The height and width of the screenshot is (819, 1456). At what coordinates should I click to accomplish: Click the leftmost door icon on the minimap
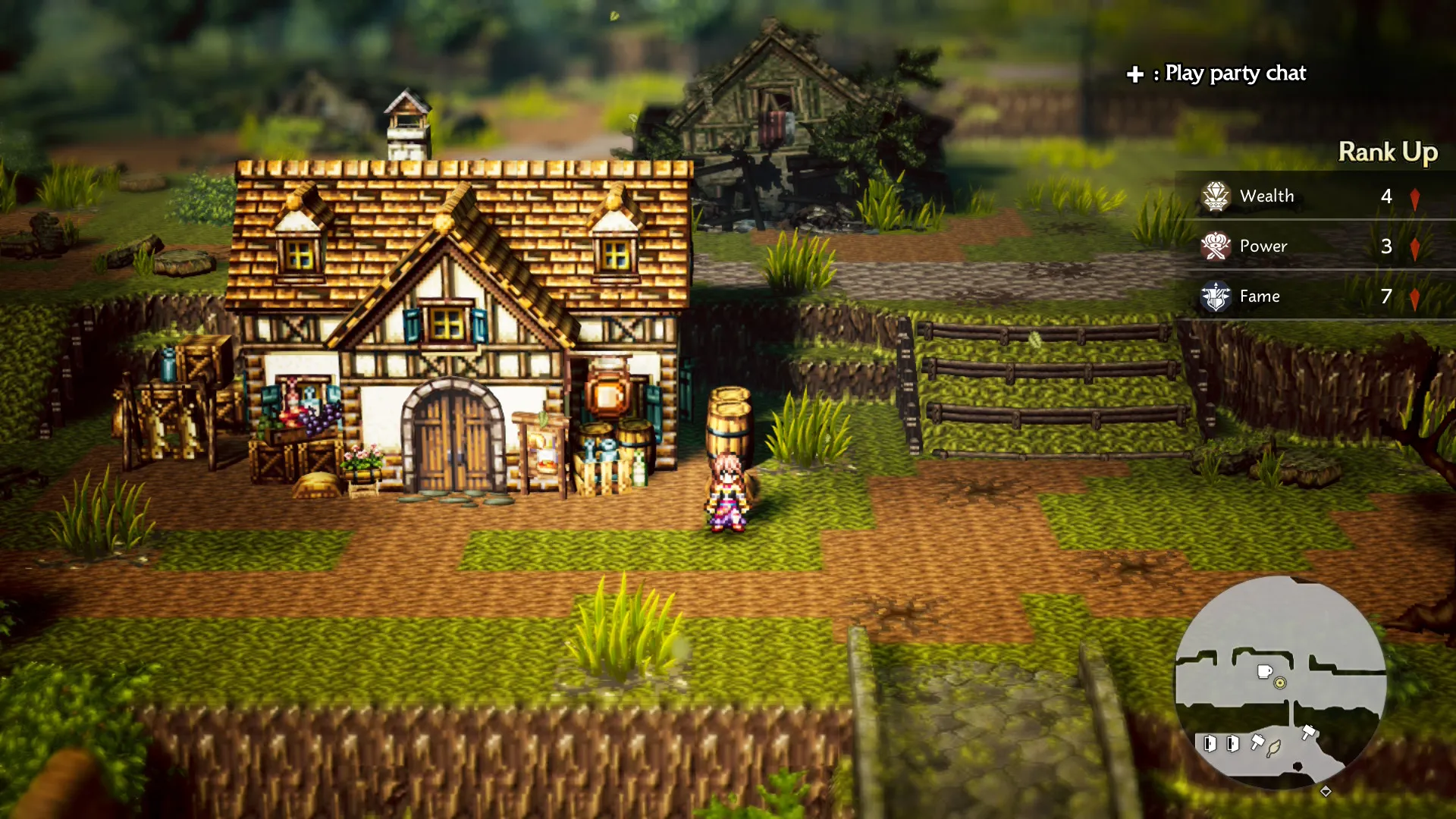pos(1210,745)
